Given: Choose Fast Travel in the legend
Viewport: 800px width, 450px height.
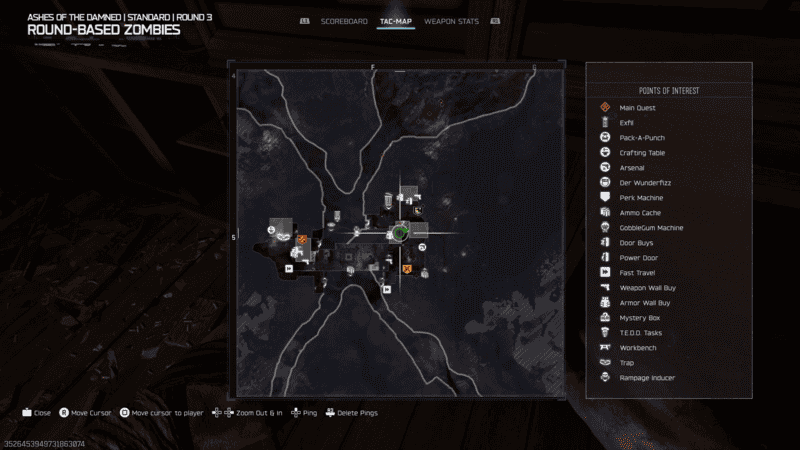Looking at the screenshot, I should click(x=637, y=273).
